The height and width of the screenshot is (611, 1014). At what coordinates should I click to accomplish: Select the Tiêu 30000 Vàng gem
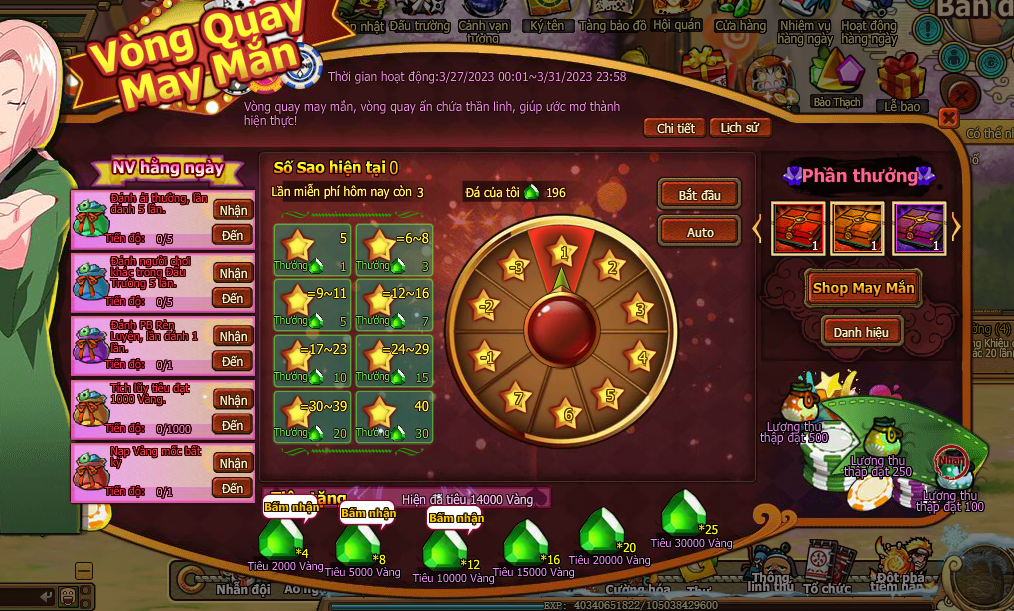(684, 513)
